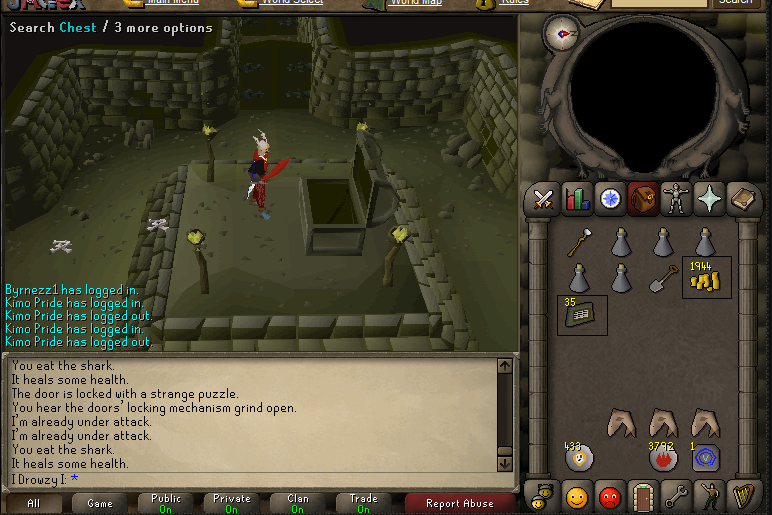Open the wrench options tab
Image resolution: width=772 pixels, height=515 pixels.
pos(677,496)
